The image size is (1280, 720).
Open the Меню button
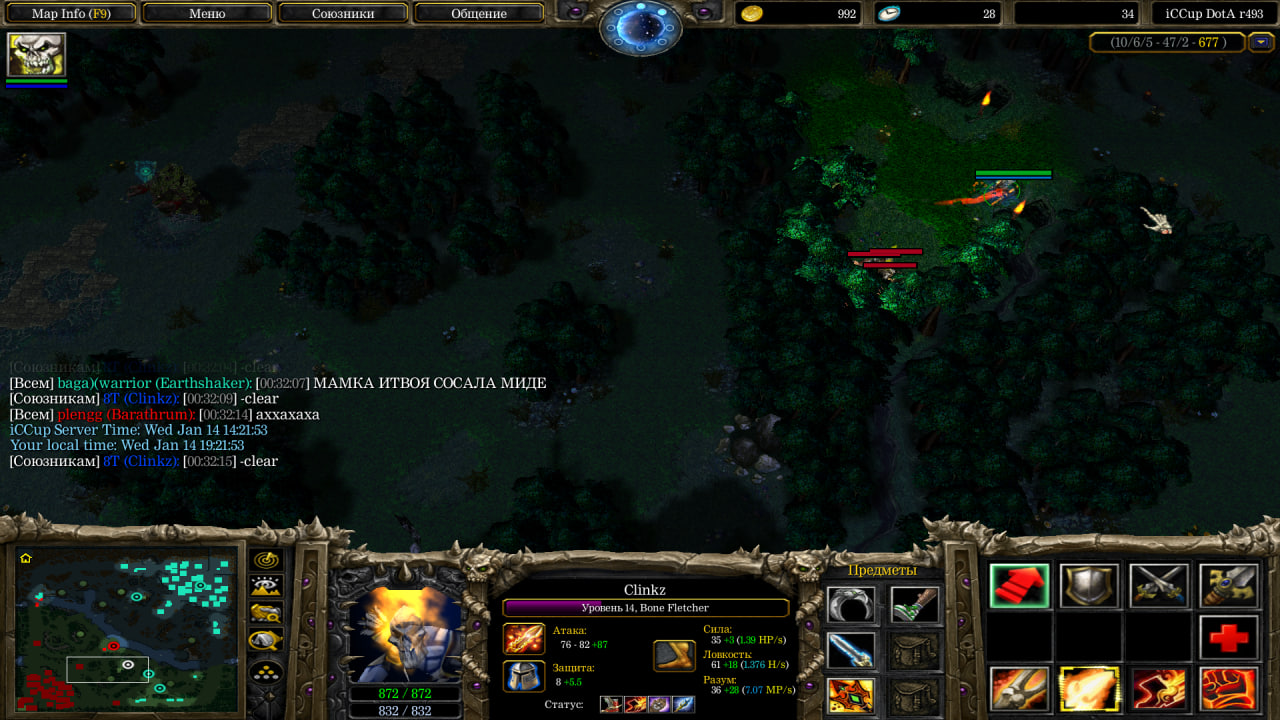(x=207, y=14)
